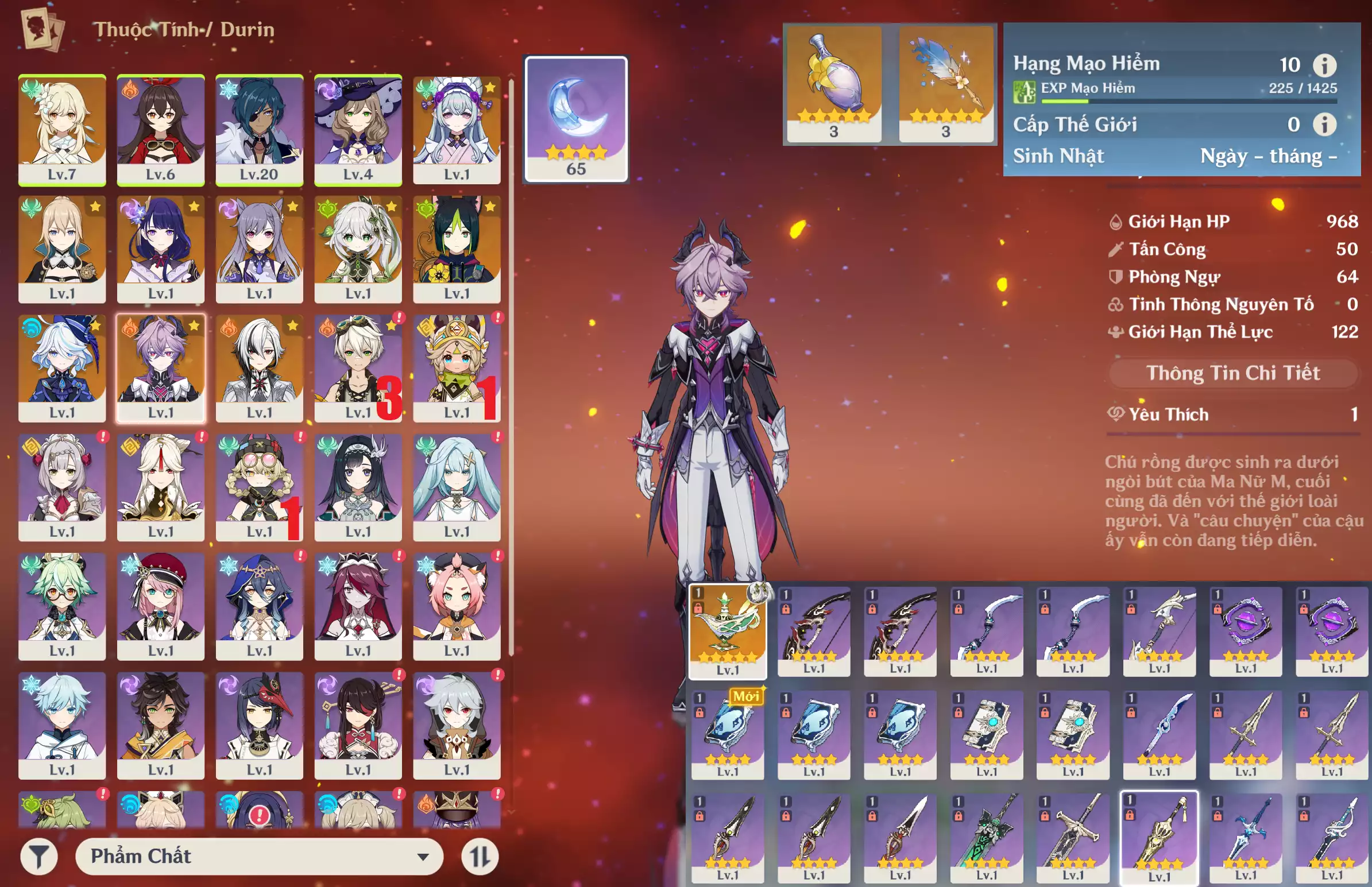Select the weapon tagged Mới
This screenshot has height=887, width=1372.
click(728, 734)
